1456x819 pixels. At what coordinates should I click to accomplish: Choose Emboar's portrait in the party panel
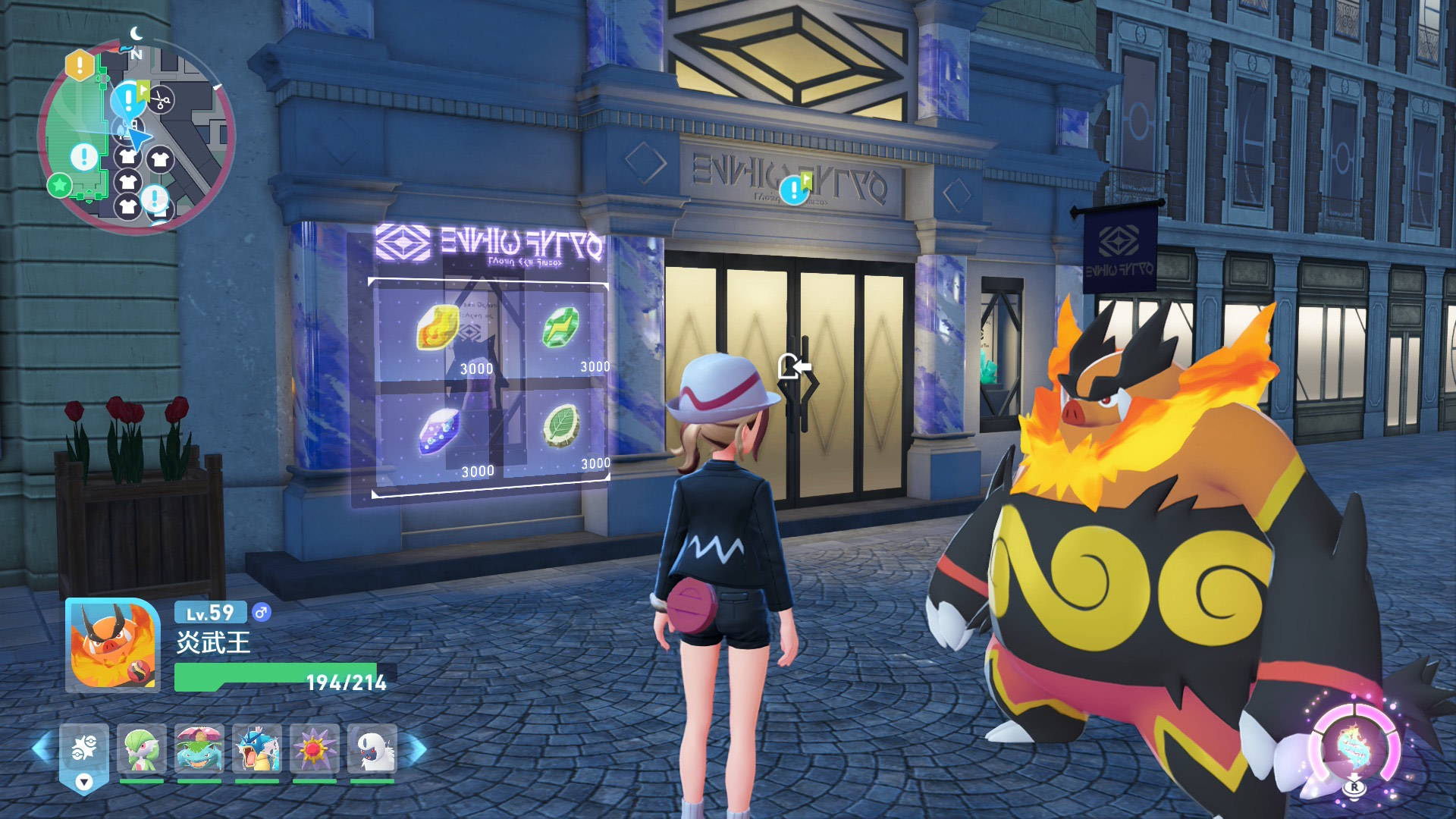coord(113,645)
